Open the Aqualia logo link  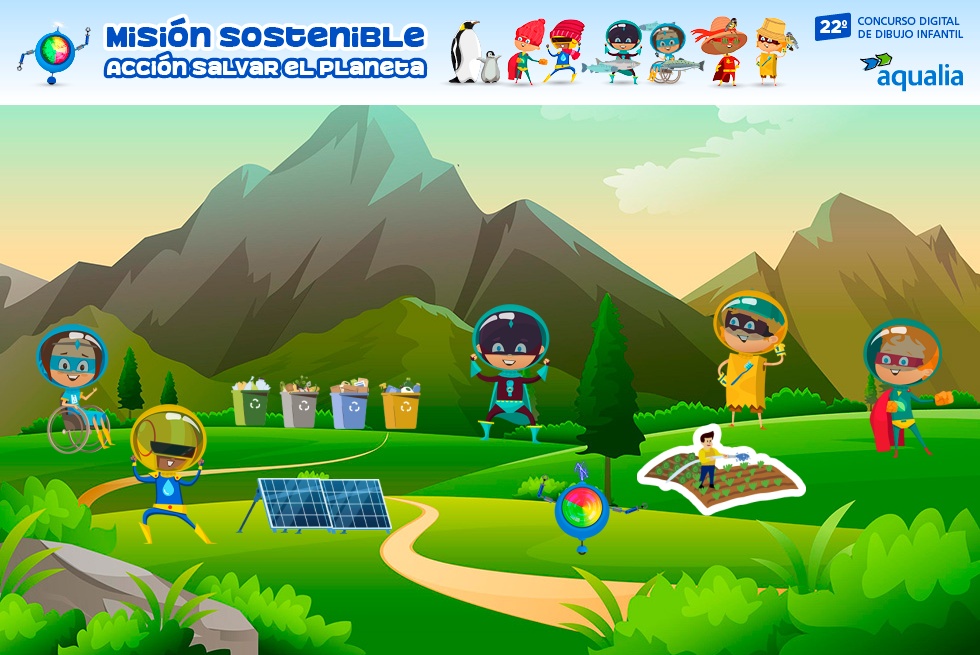click(x=911, y=70)
